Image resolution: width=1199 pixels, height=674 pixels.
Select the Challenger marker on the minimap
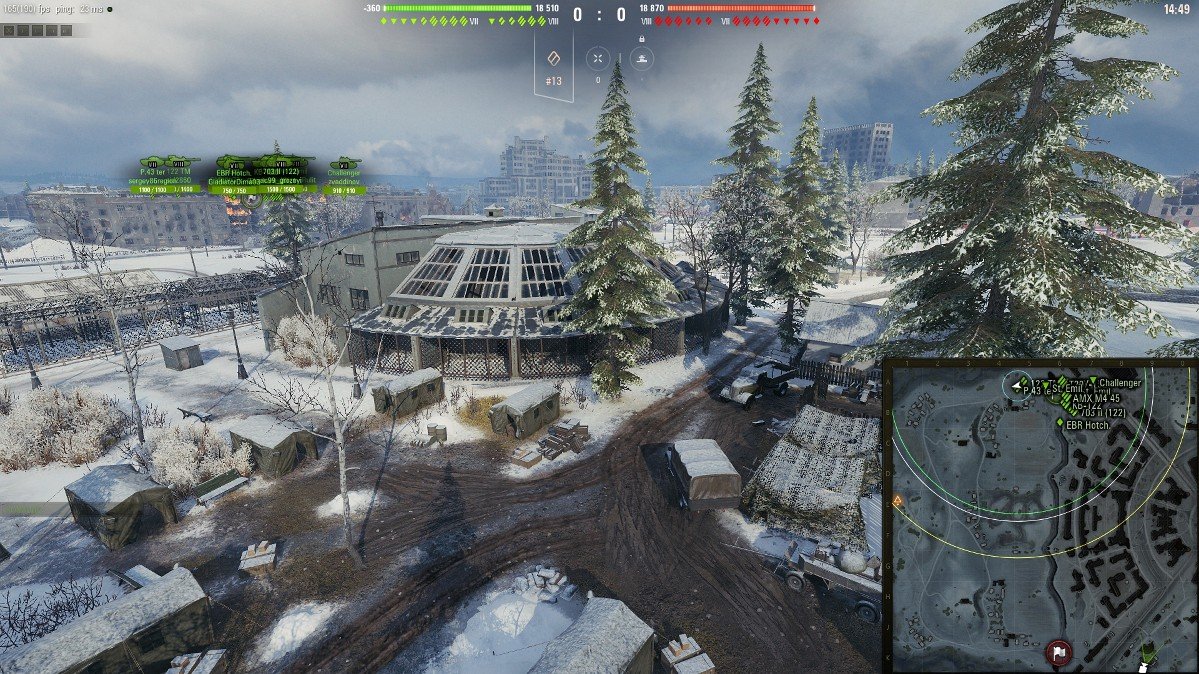[1093, 382]
